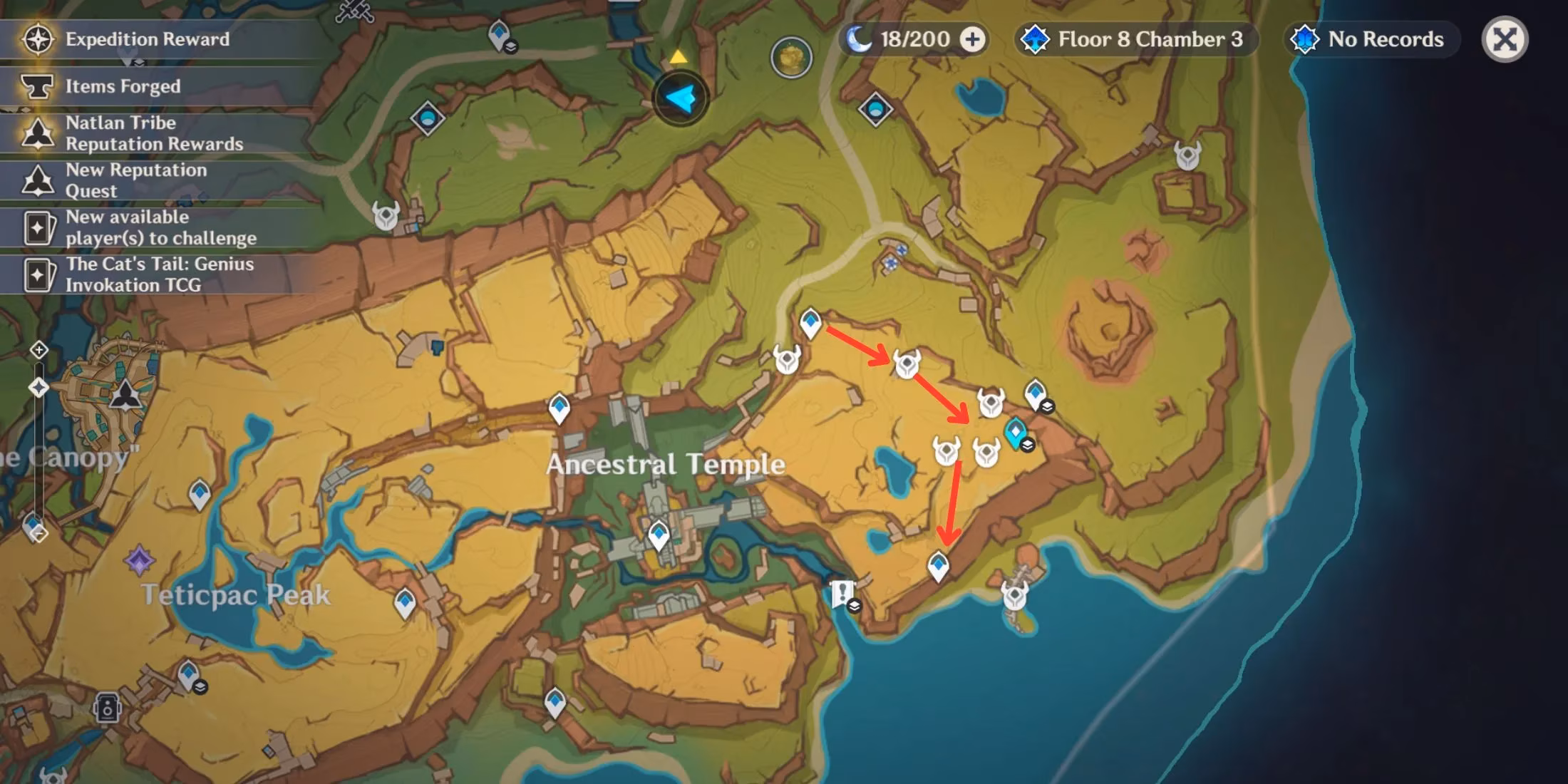The height and width of the screenshot is (784, 1568).
Task: Select the Items Forged notification
Action: pos(123,86)
